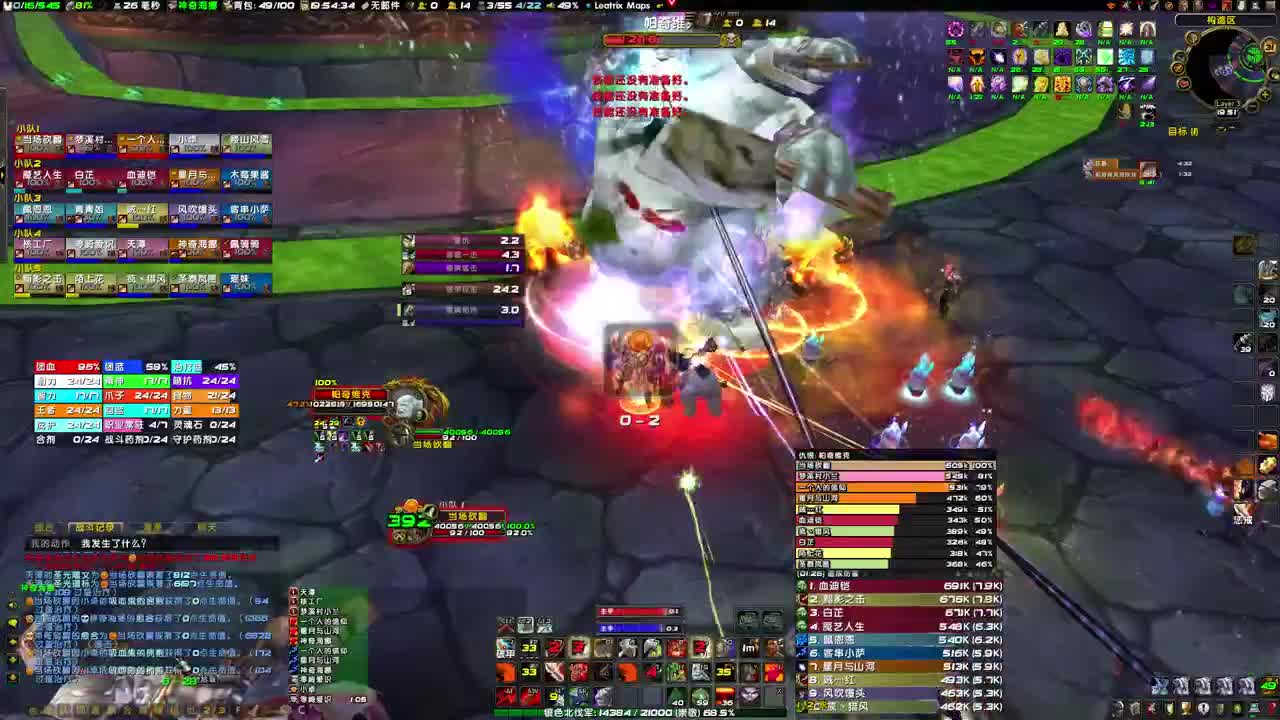This screenshot has width=1280, height=720.
Task: Open the Guild panel micro menu icon
Action: click(x=1219, y=707)
